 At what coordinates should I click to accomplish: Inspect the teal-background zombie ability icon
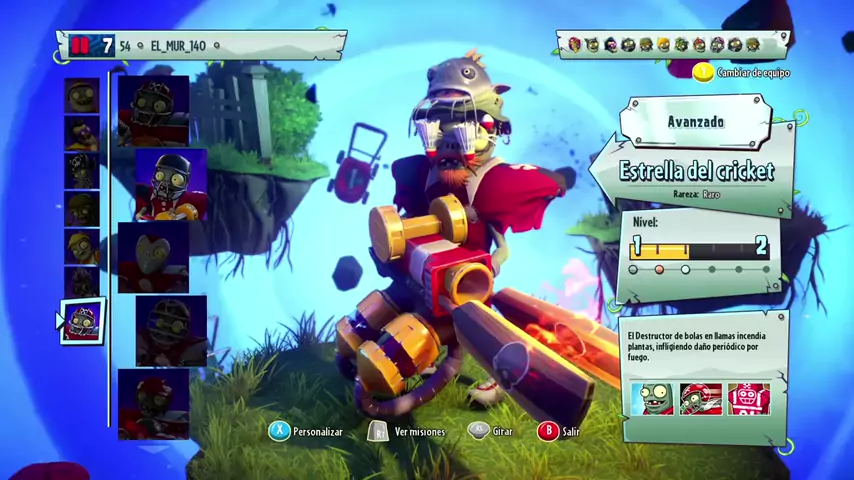[x=652, y=399]
